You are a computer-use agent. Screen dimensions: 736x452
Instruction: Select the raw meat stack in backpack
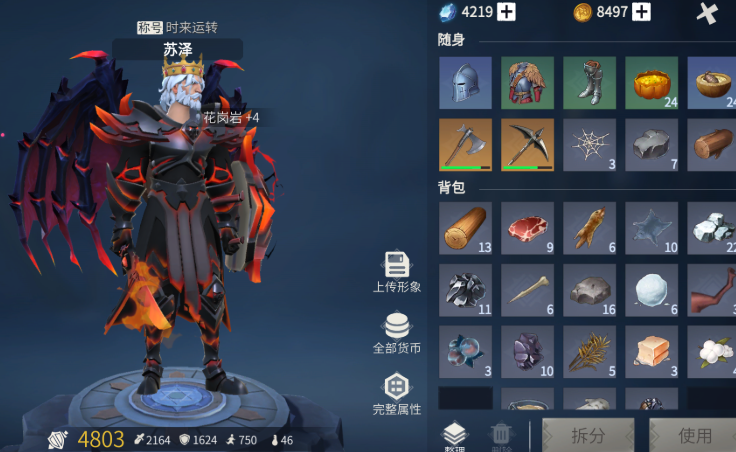click(x=527, y=228)
